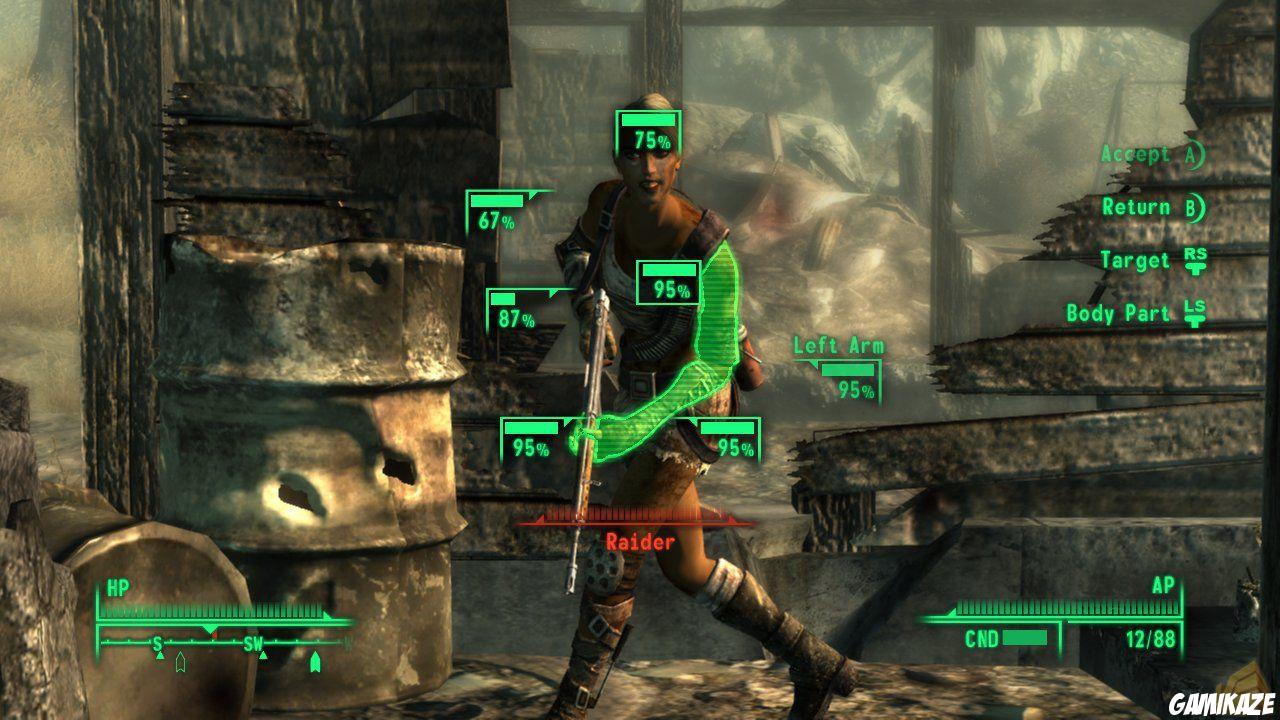Click the Left Arm text label

[840, 347]
